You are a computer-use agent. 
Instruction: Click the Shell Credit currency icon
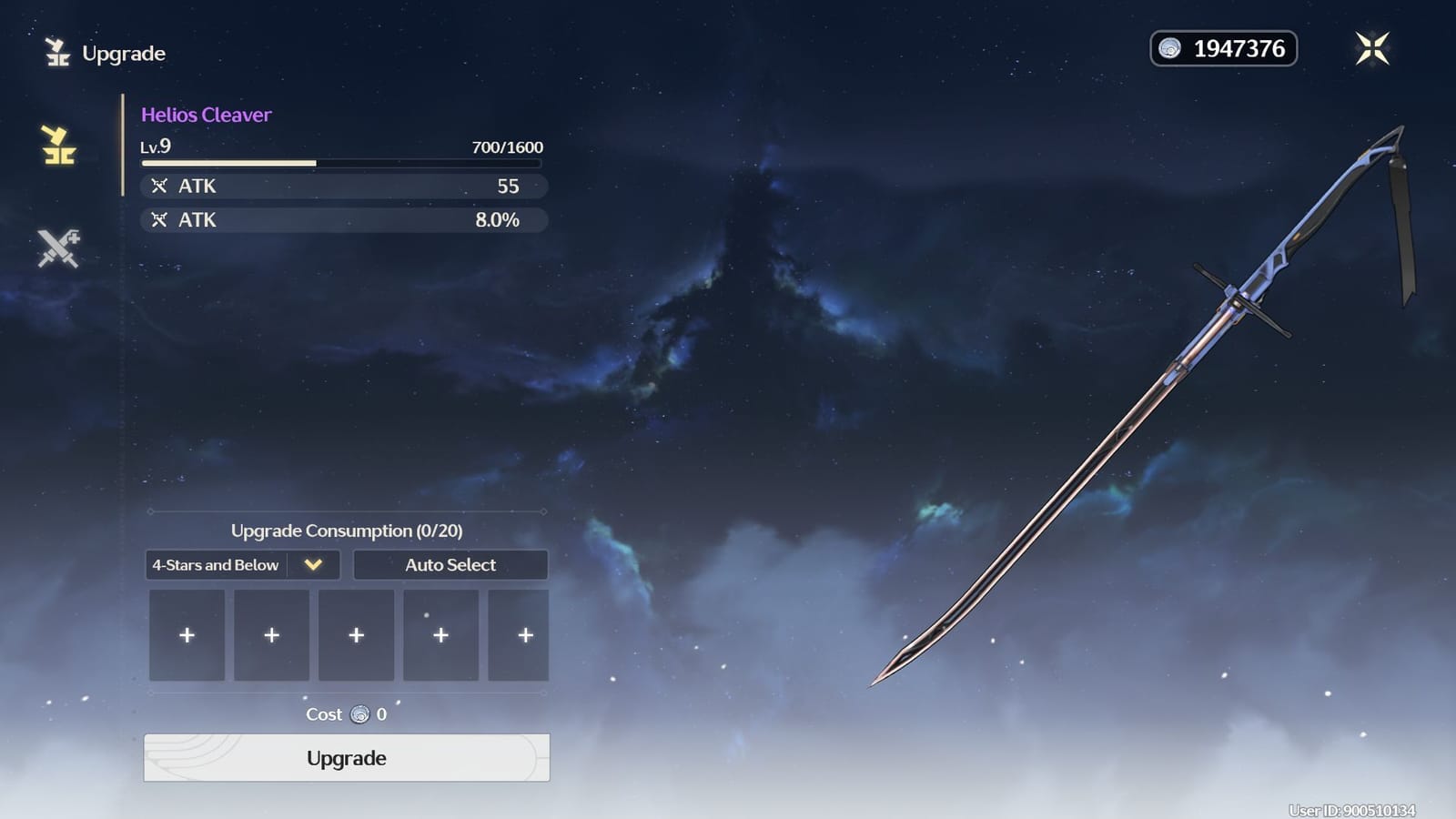coord(1168,48)
